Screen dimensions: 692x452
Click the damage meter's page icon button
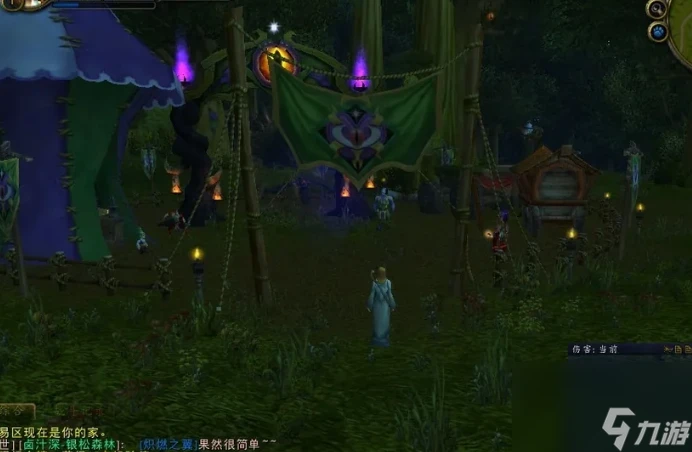point(678,350)
